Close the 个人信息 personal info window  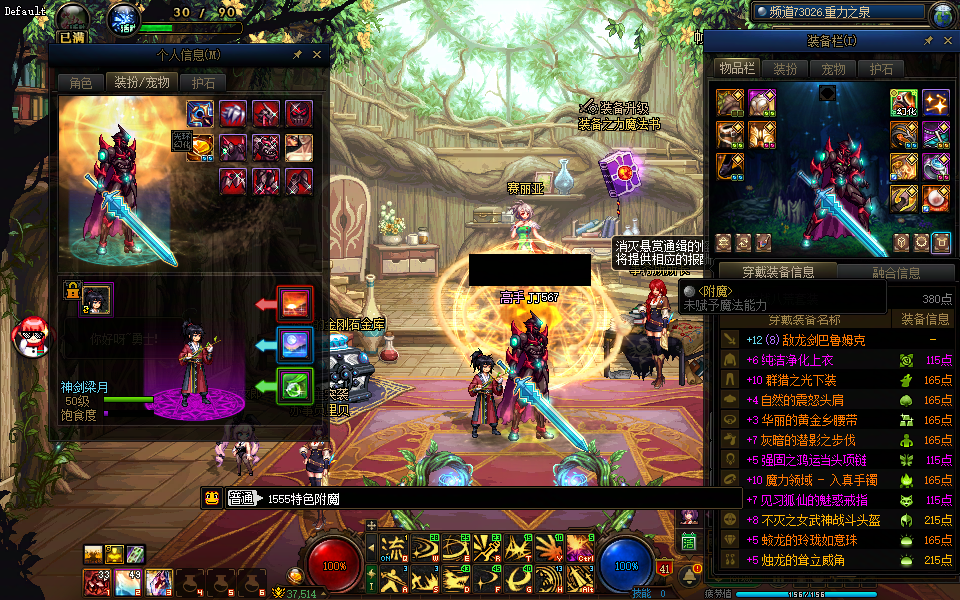pos(317,55)
